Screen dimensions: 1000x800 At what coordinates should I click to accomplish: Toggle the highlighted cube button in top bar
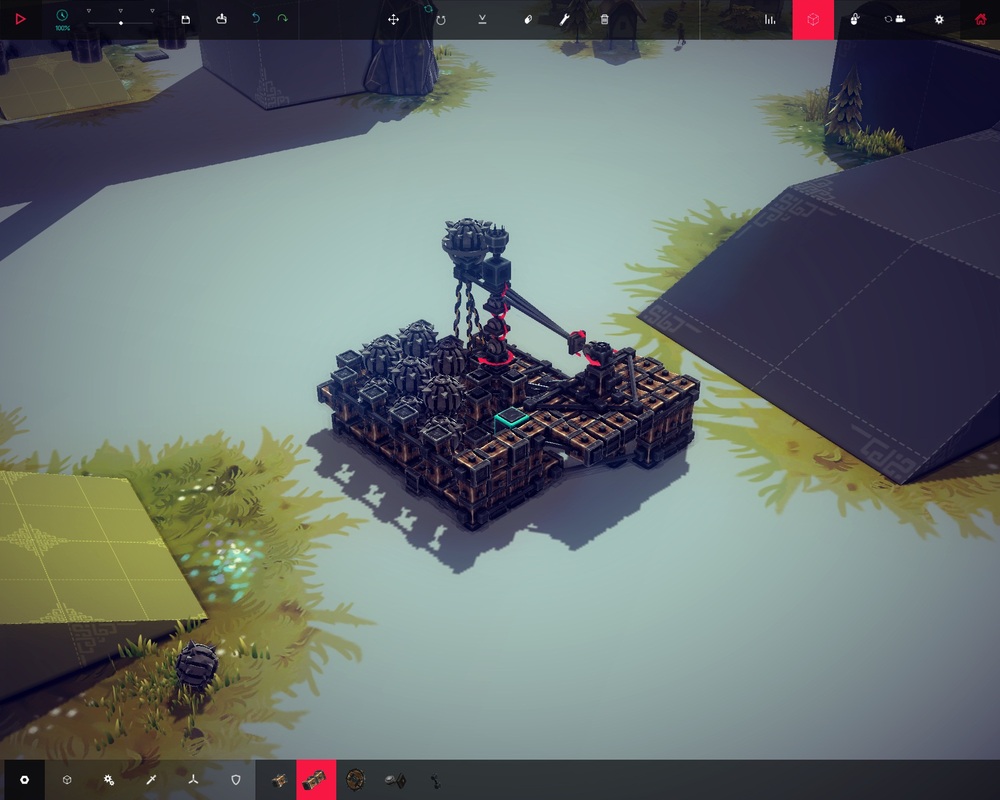(x=813, y=19)
